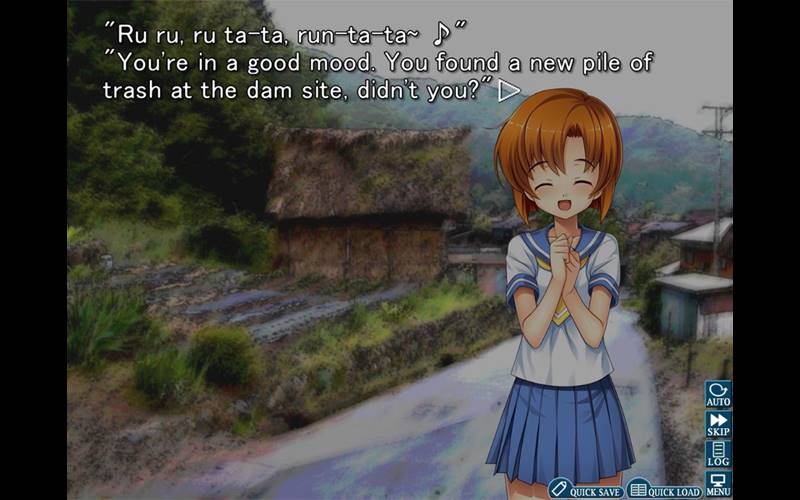Open the text Log
This screenshot has height=500, width=800.
click(718, 453)
